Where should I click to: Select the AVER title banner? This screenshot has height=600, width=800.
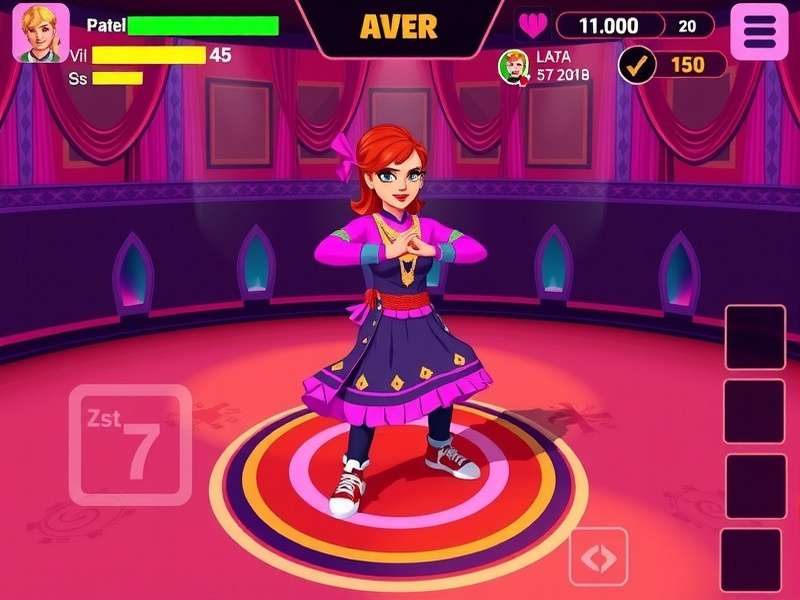398,27
